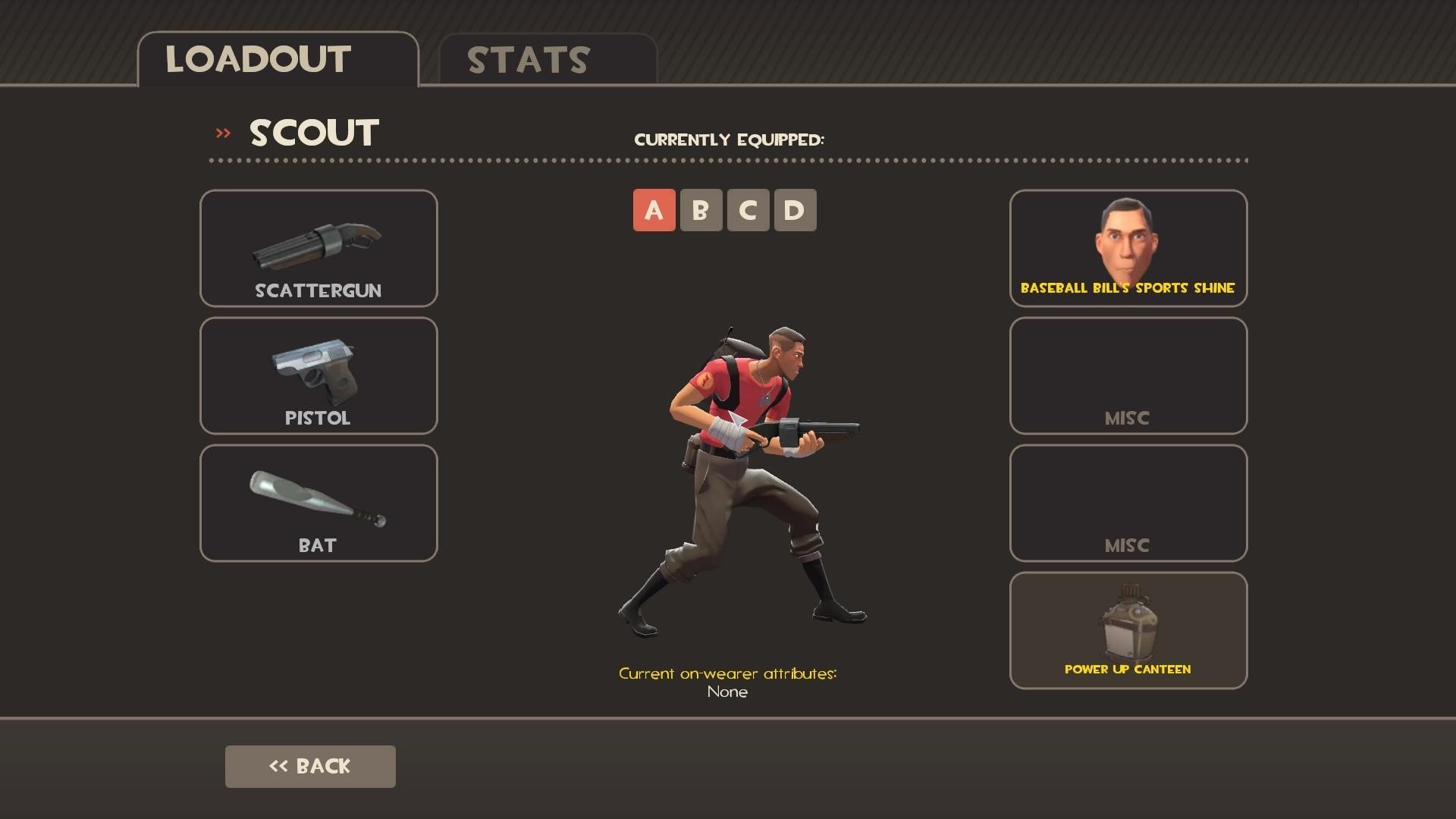Screen dimensions: 1456x819
Task: Select the Bat melee weapon slot
Action: click(x=318, y=503)
